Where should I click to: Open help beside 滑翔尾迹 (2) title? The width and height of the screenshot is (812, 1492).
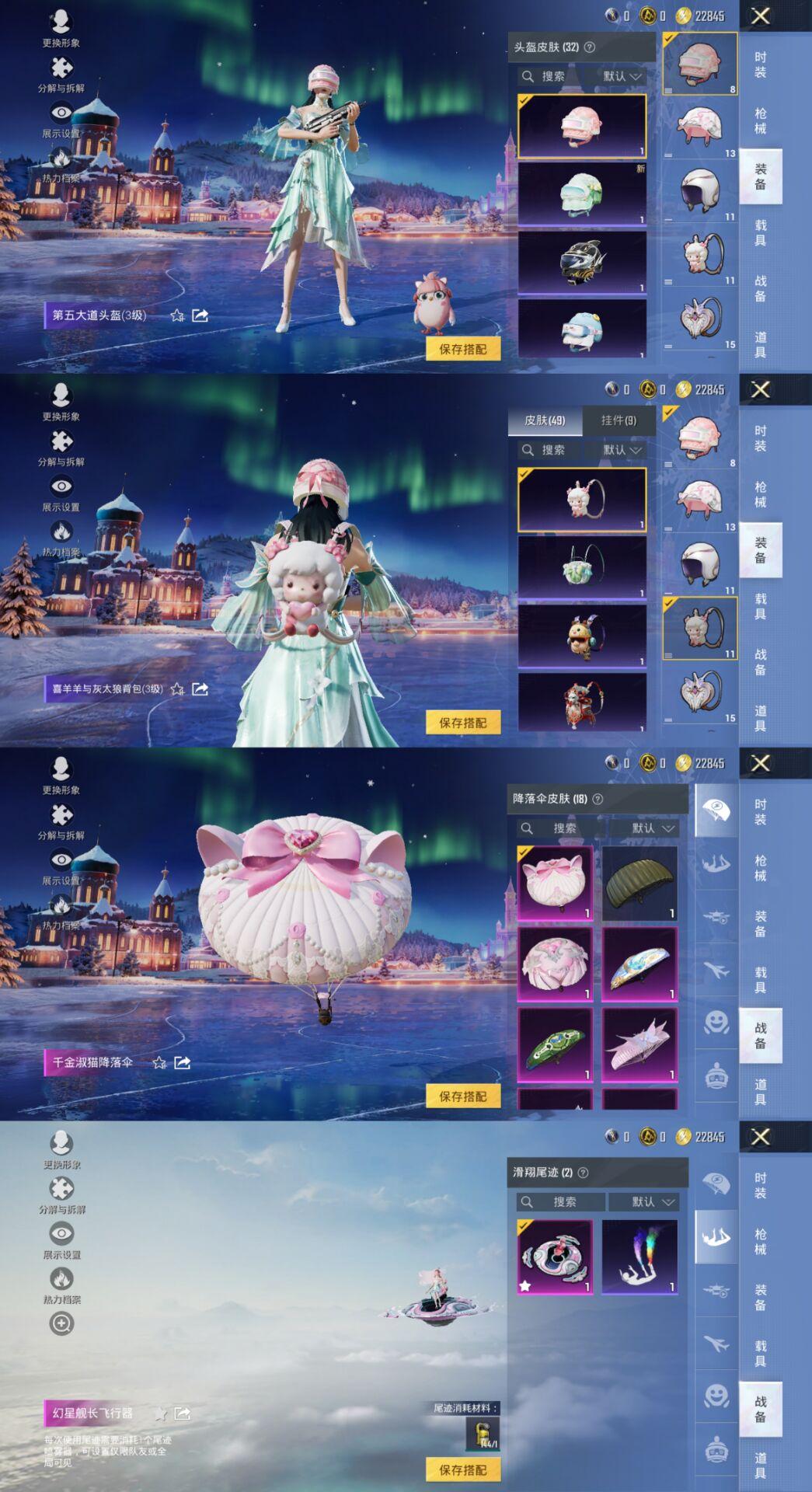point(584,1173)
